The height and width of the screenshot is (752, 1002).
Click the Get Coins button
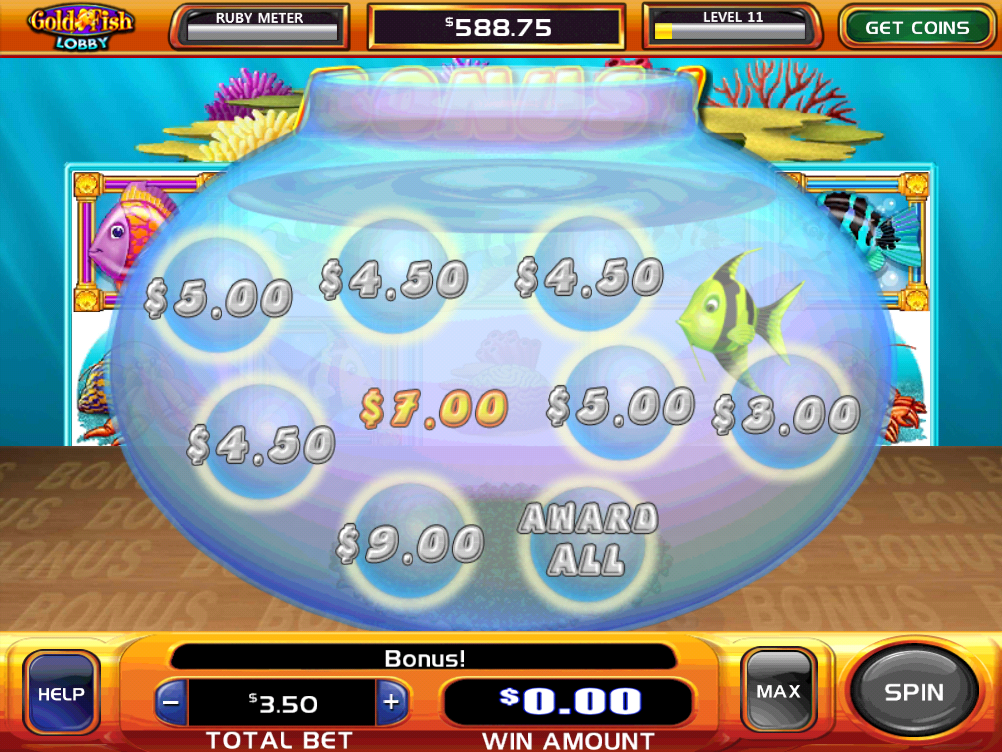click(x=916, y=28)
